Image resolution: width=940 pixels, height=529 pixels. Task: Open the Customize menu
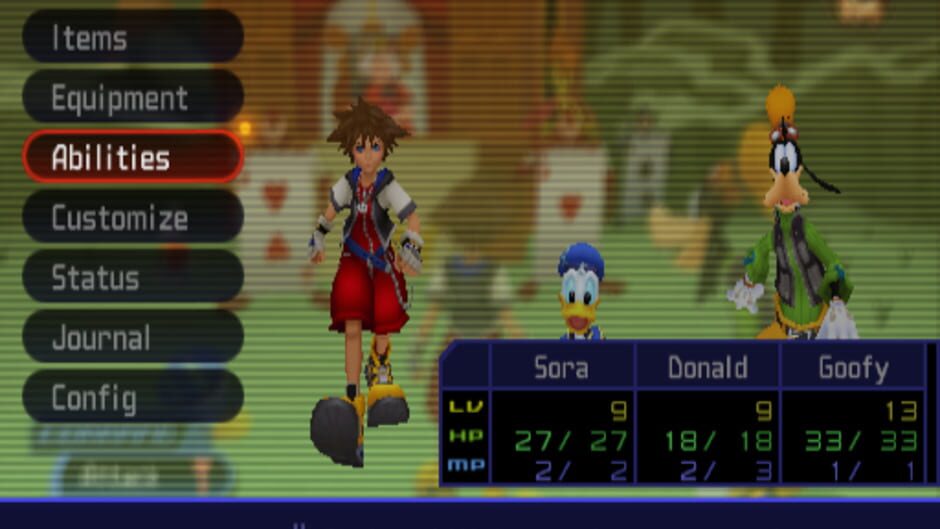pyautogui.click(x=132, y=218)
